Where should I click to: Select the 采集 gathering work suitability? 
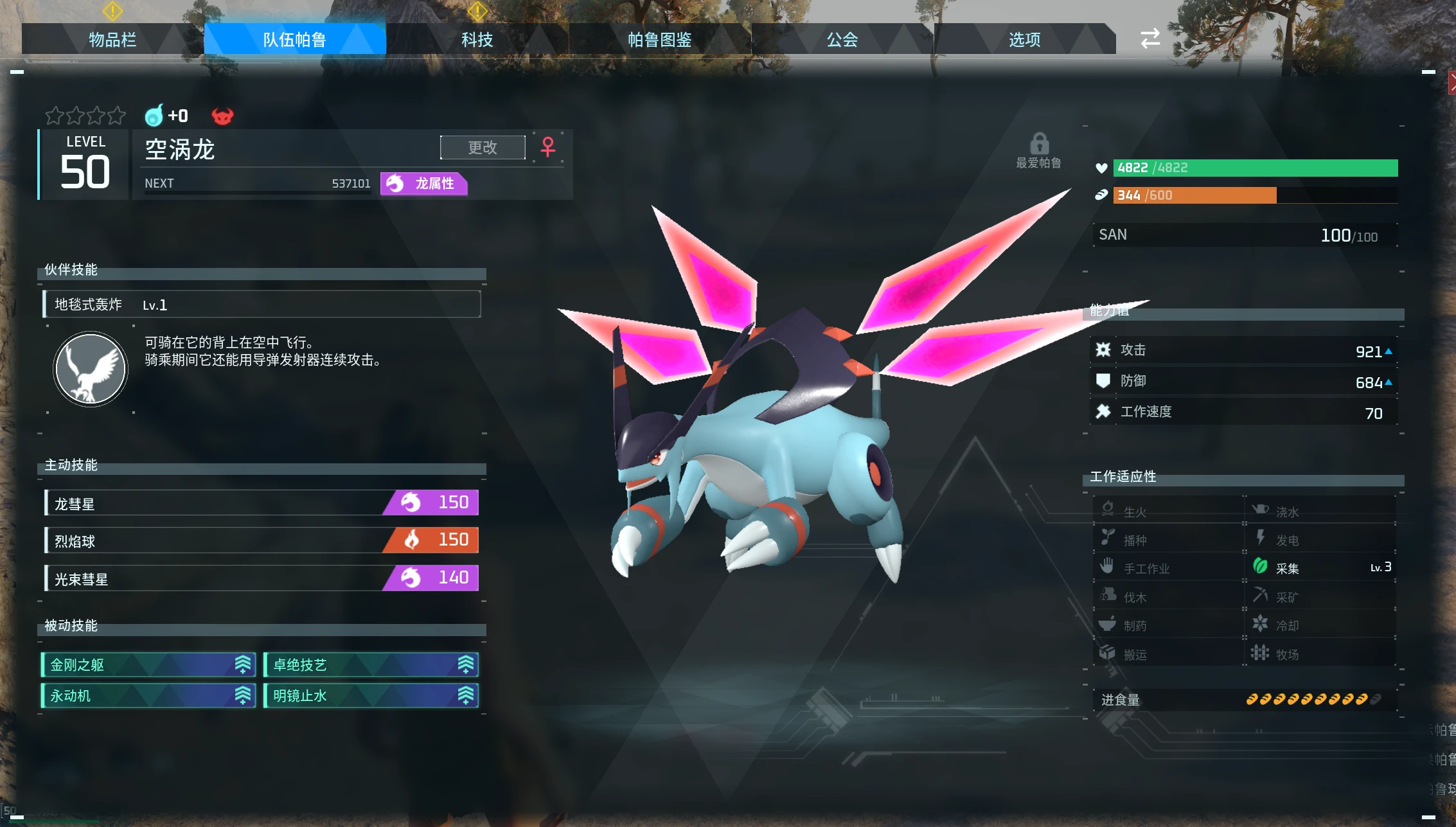tap(1320, 568)
